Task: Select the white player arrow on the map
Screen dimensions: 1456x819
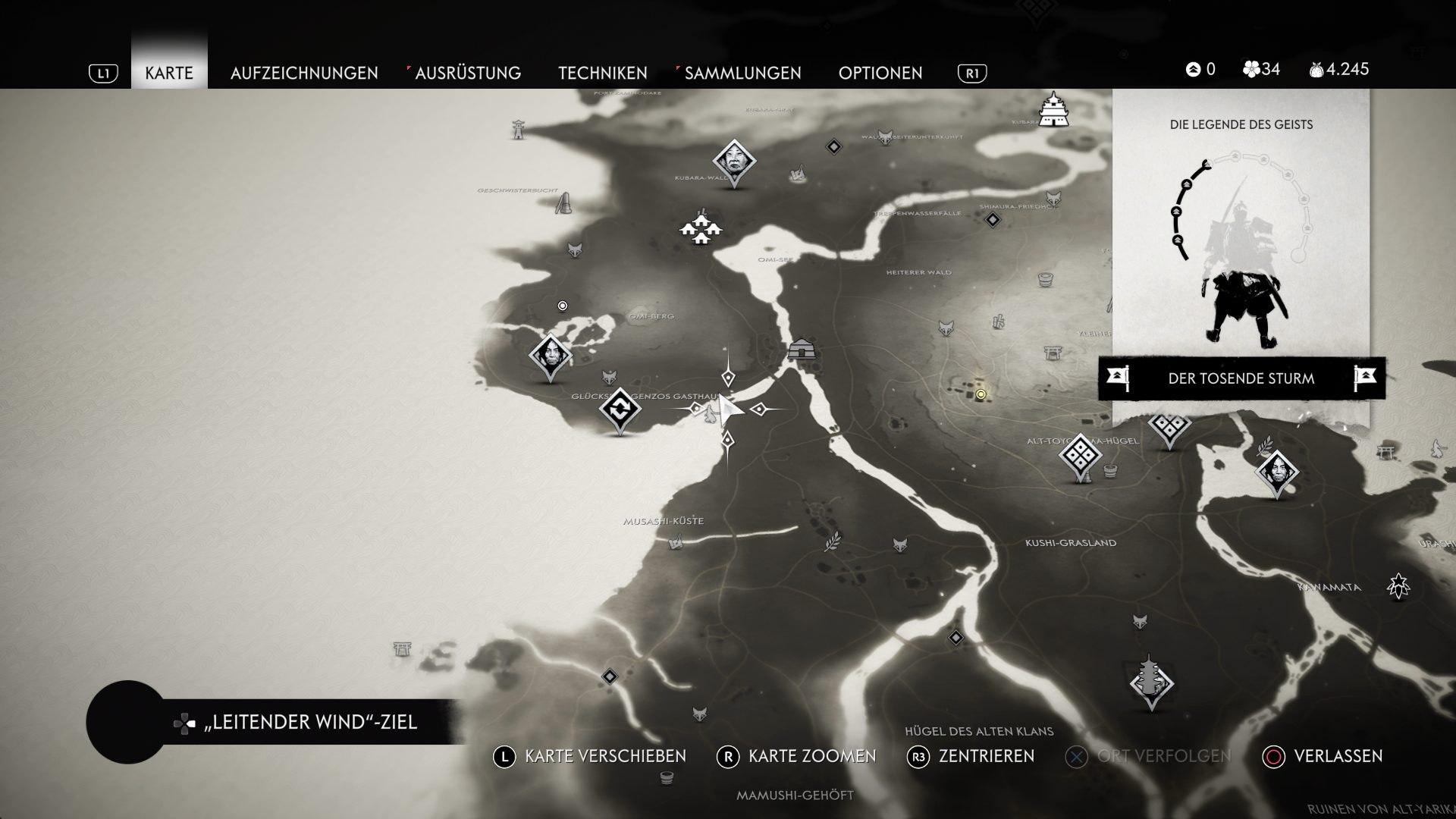Action: click(x=730, y=410)
